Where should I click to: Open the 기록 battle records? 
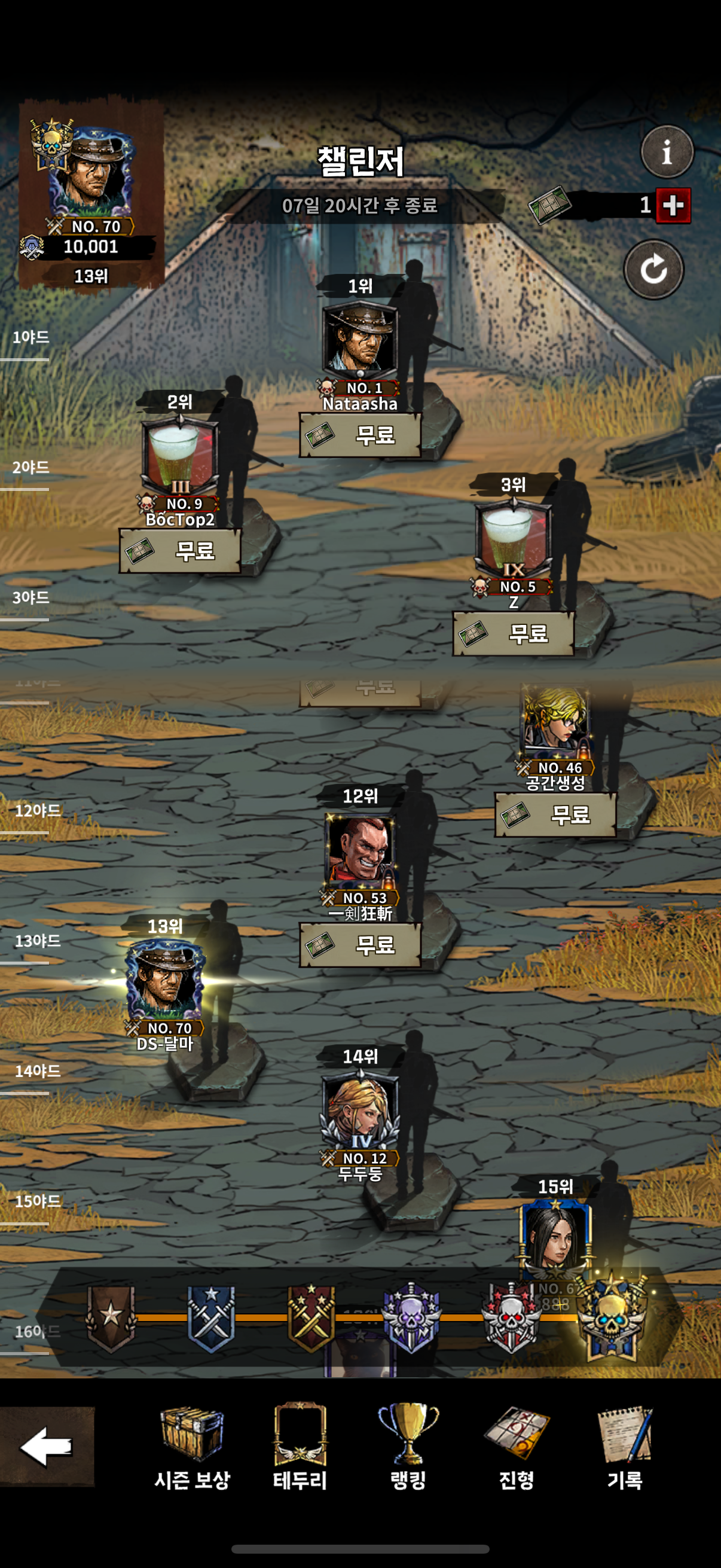[625, 1446]
